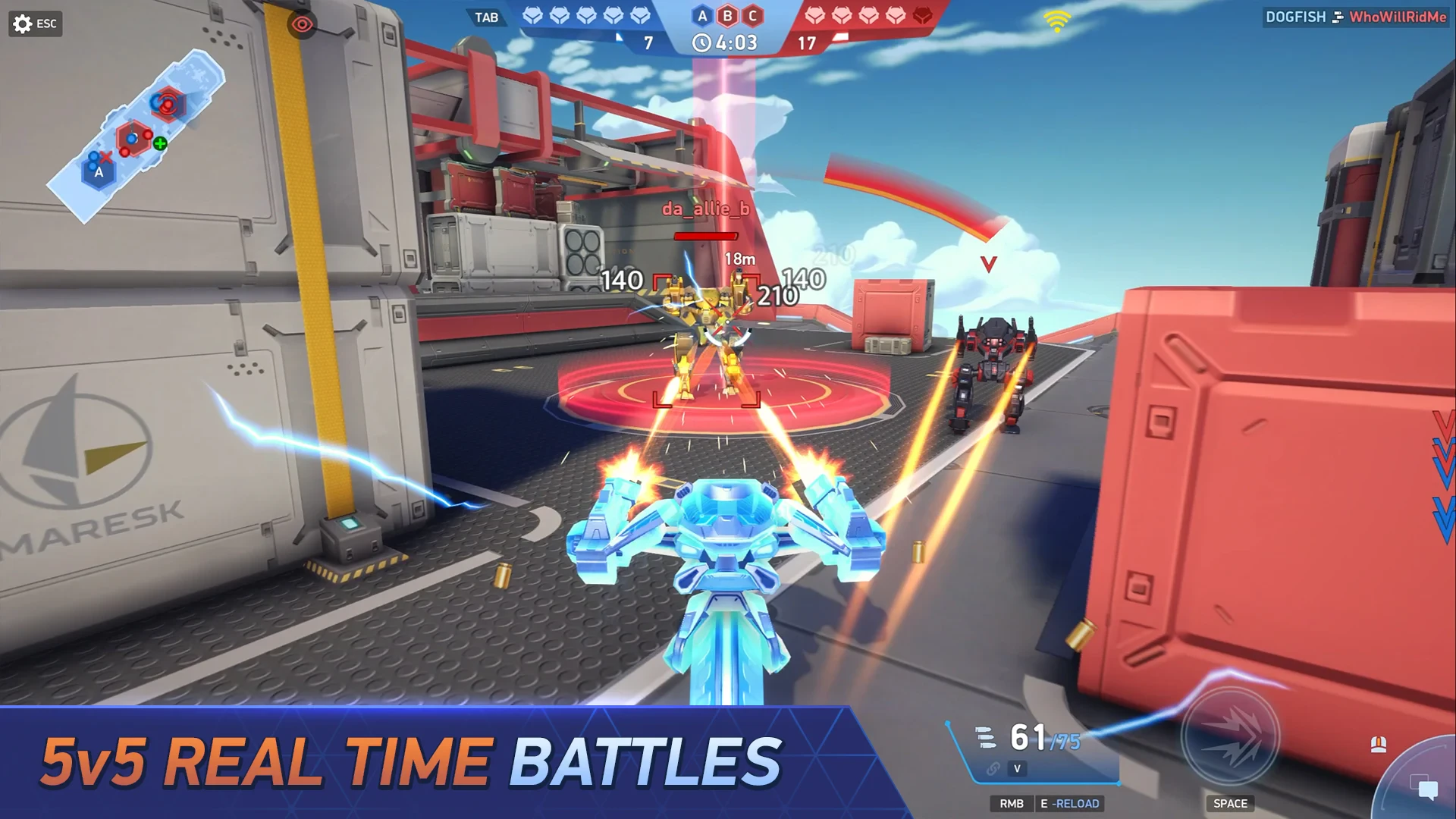1456x819 pixels.
Task: Open settings via the gear button
Action: [23, 24]
